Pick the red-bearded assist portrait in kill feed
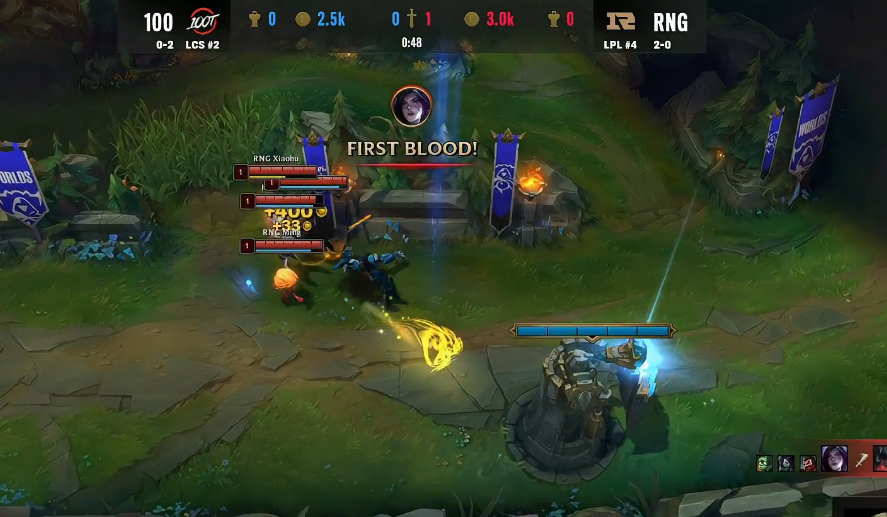This screenshot has width=887, height=517. (x=806, y=463)
